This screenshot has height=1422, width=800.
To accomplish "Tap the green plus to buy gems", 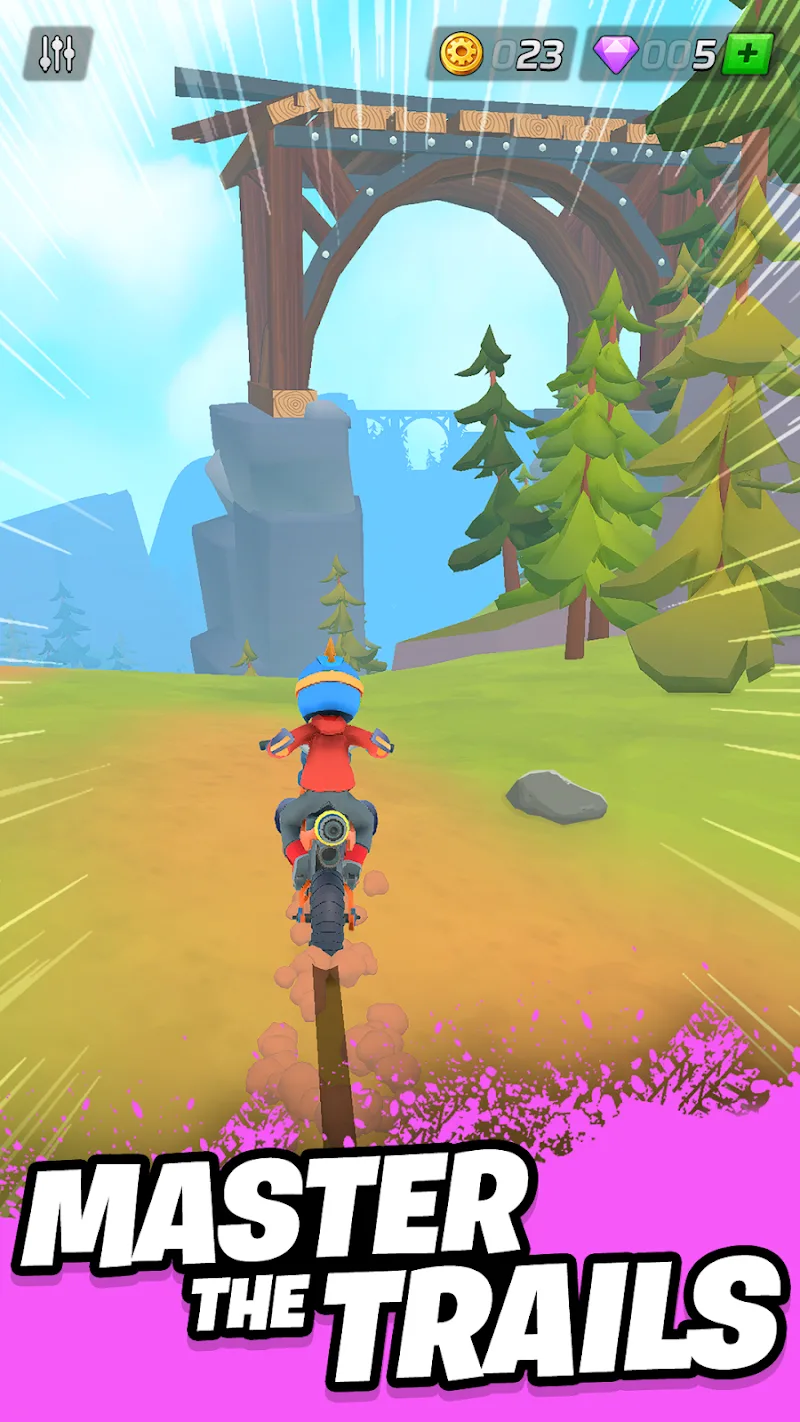I will point(747,54).
